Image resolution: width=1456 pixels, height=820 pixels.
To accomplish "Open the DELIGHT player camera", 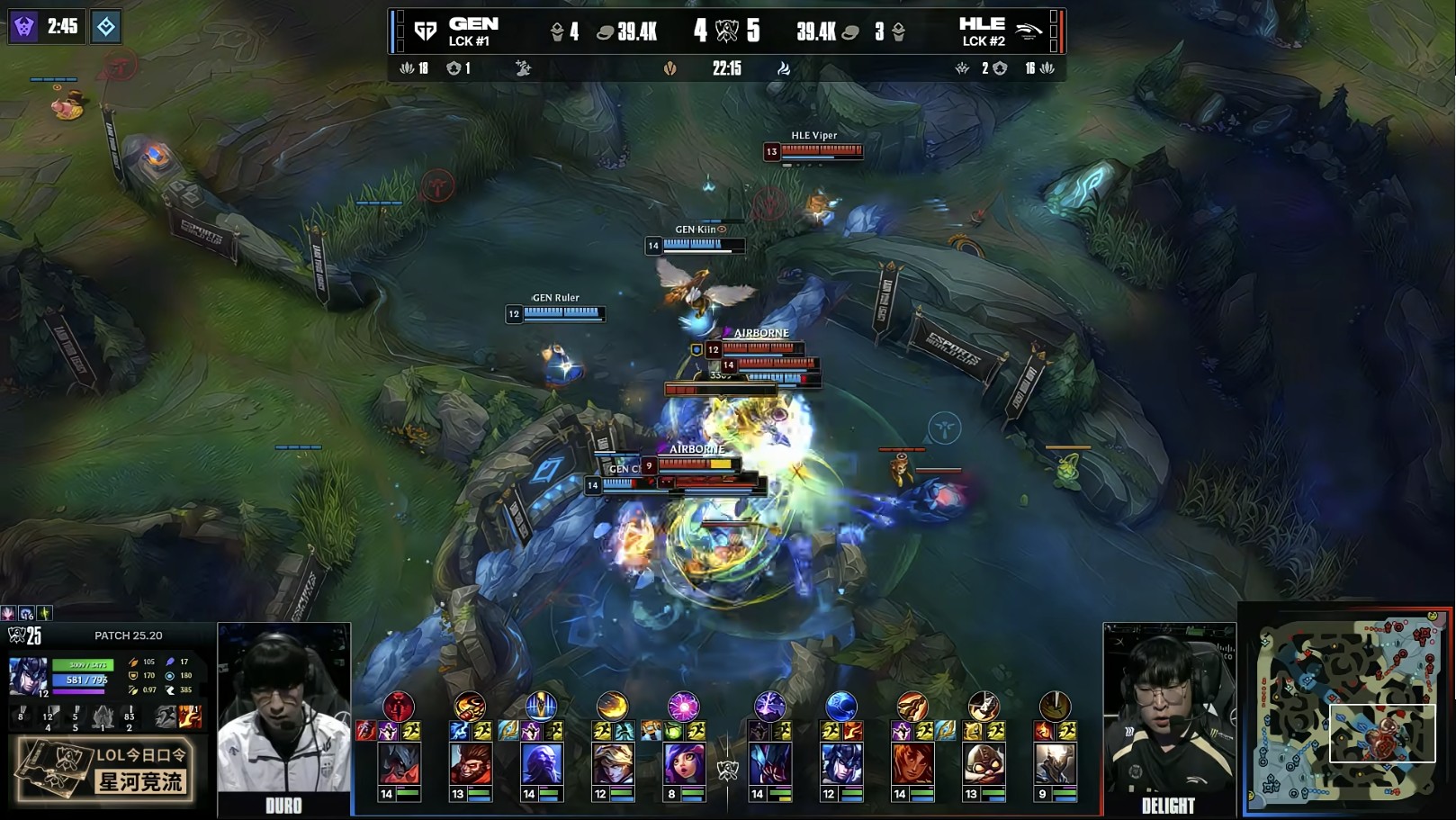I will (x=1169, y=711).
